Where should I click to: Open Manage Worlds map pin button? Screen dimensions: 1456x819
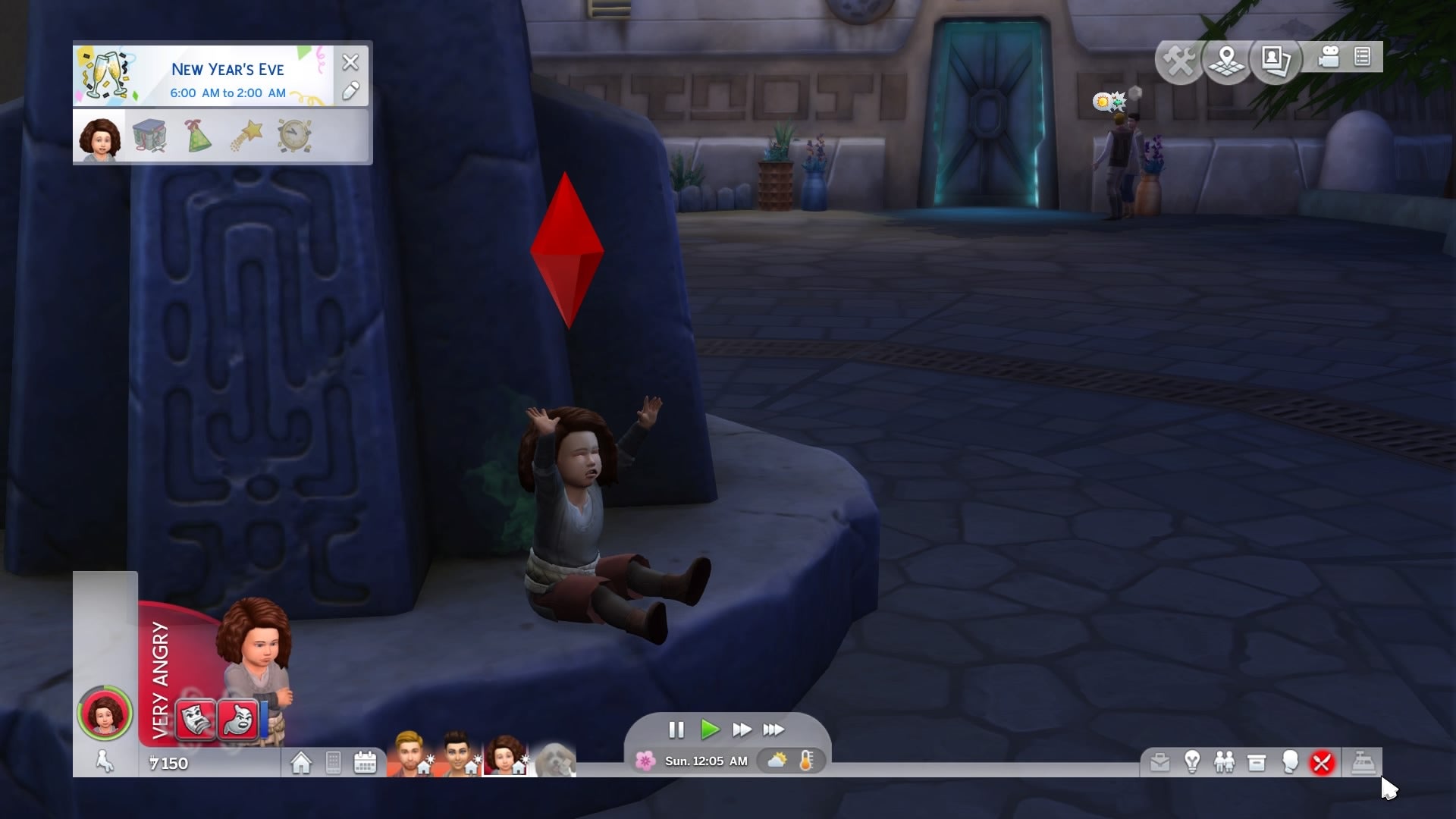pos(1226,59)
